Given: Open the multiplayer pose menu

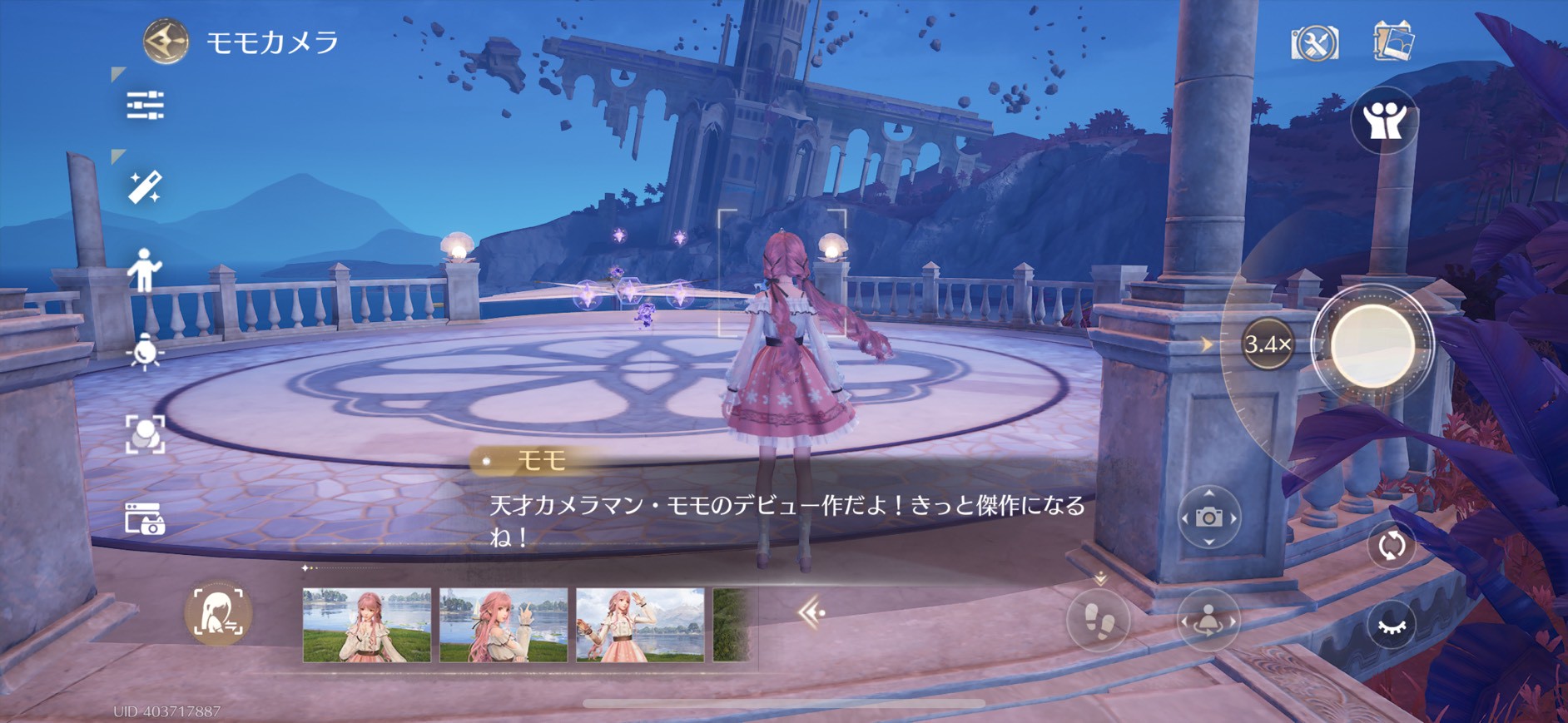Looking at the screenshot, I should click(x=1386, y=121).
